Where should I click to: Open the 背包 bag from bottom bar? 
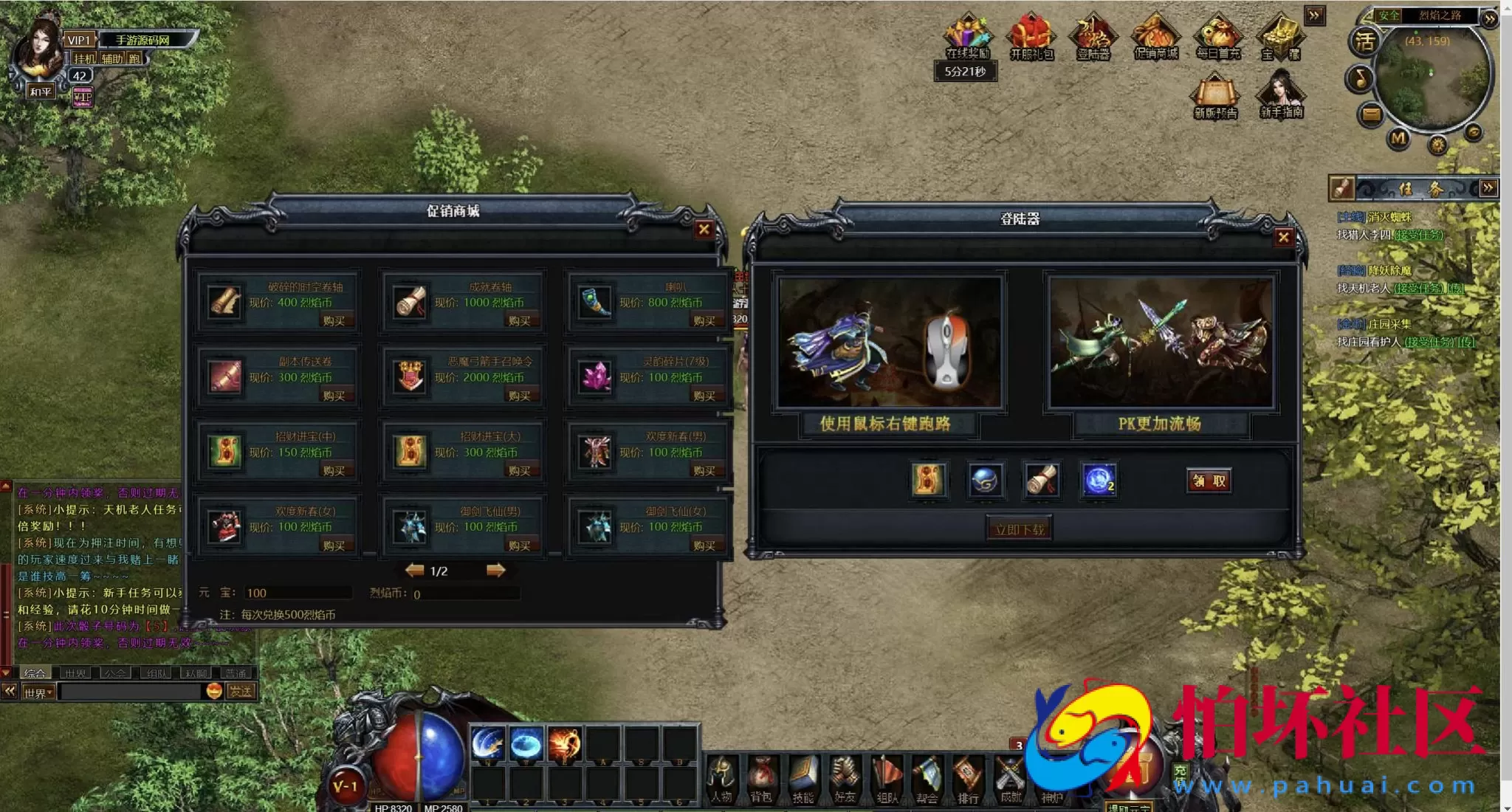pos(761,779)
